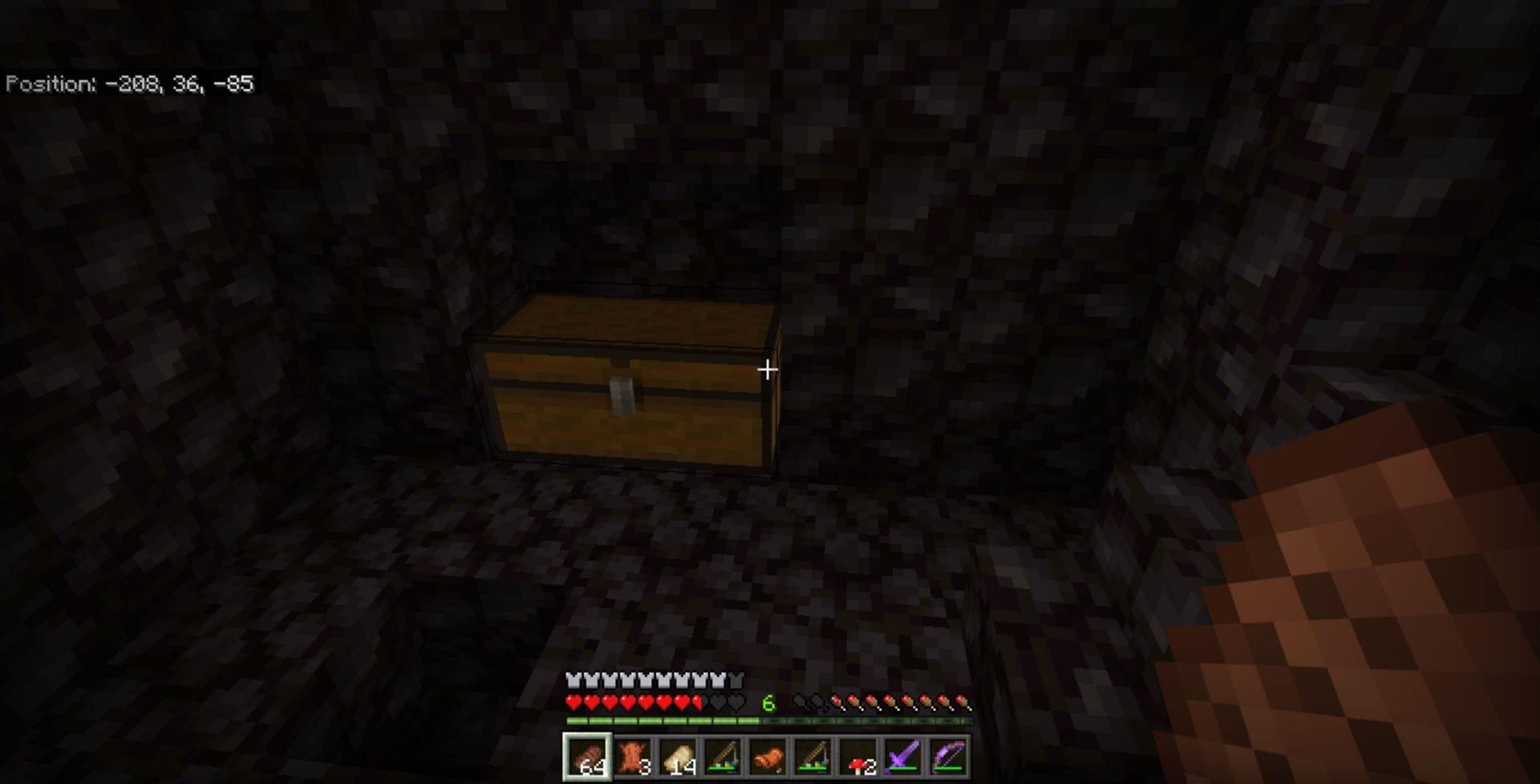Click the darkened empty hunger icon
1540x784 pixels.
[x=800, y=701]
